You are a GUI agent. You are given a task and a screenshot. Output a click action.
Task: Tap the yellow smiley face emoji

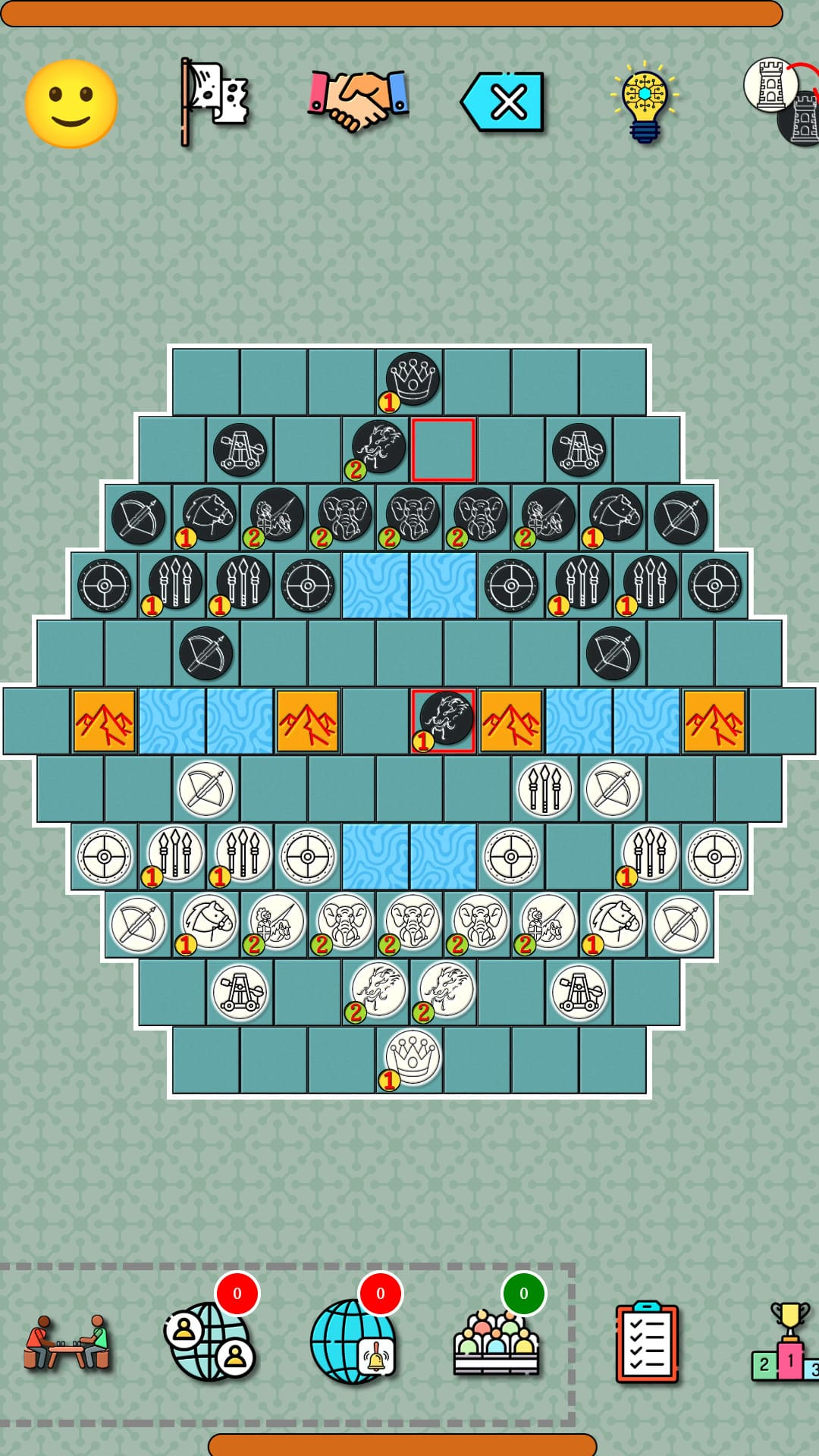click(x=71, y=104)
